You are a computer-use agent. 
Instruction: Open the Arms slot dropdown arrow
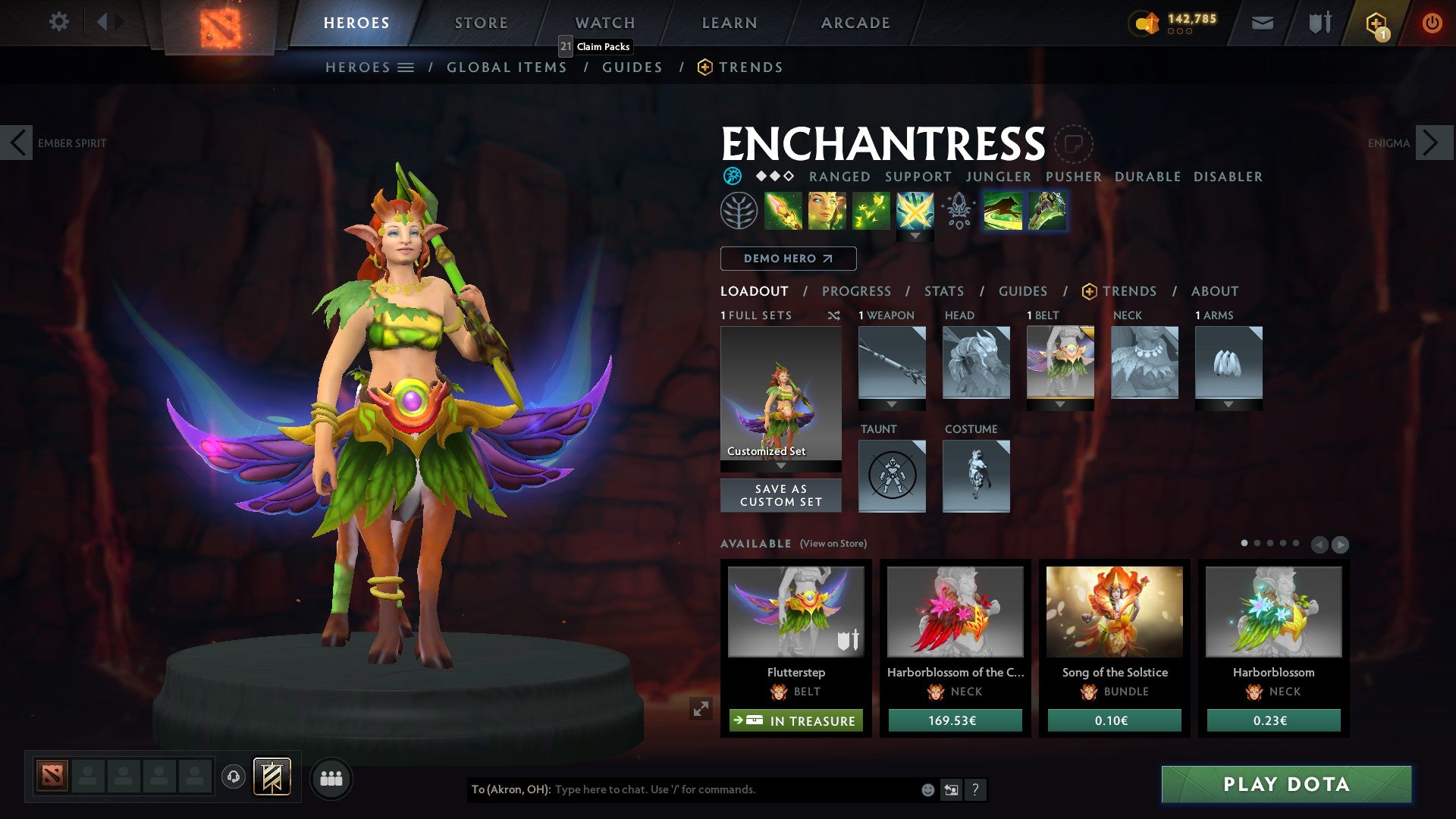pos(1229,404)
